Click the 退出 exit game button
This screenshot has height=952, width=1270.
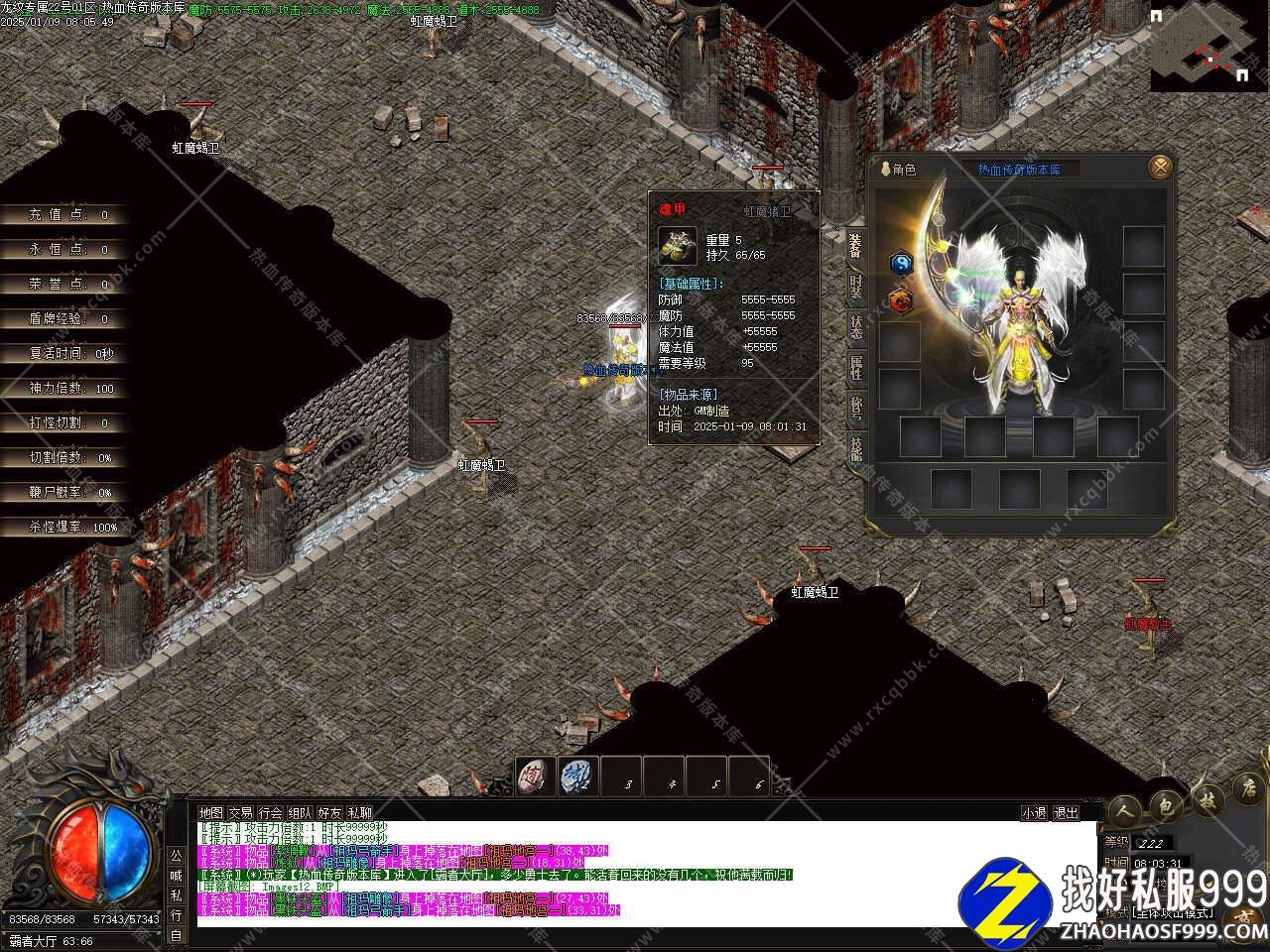[x=1066, y=812]
